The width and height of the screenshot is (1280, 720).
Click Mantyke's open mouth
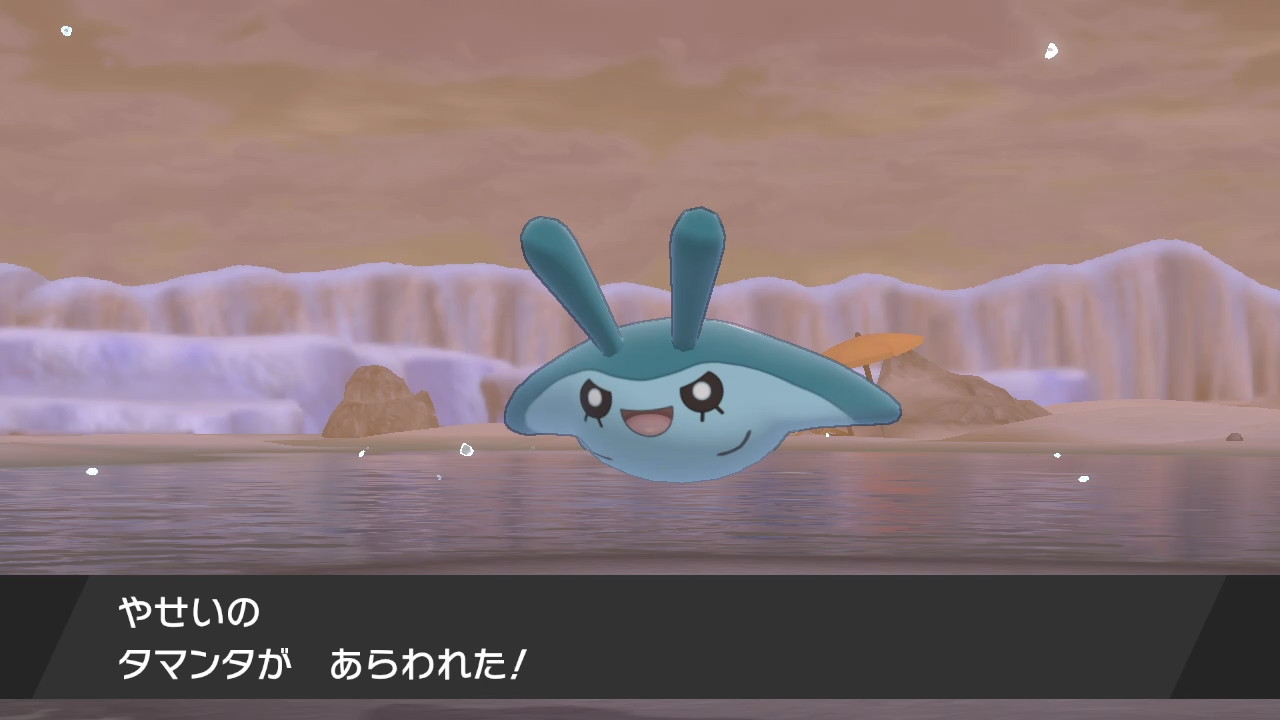pos(648,420)
